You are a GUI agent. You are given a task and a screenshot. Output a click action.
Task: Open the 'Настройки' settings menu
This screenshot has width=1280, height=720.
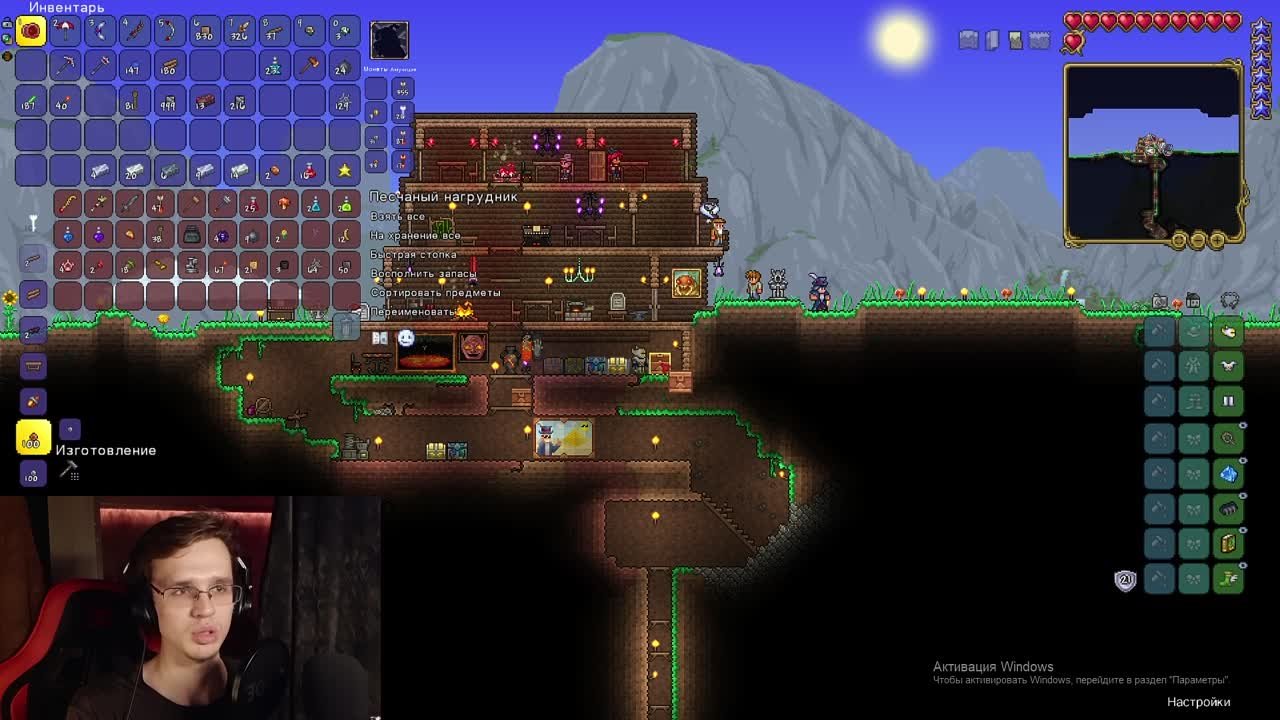1198,701
